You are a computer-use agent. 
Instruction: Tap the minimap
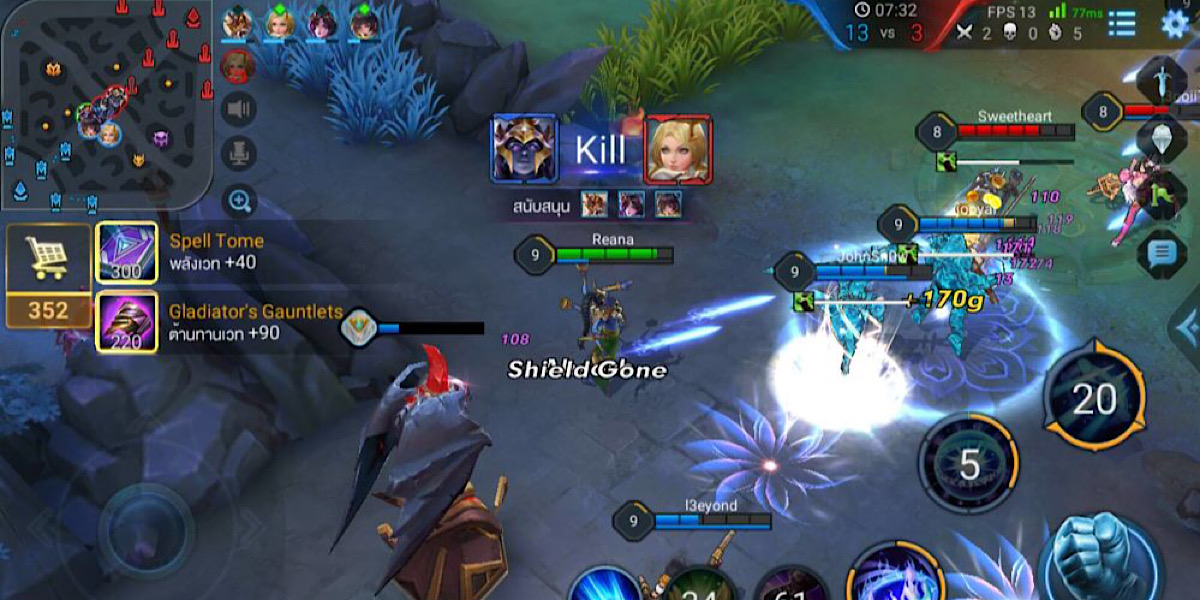[x=105, y=105]
